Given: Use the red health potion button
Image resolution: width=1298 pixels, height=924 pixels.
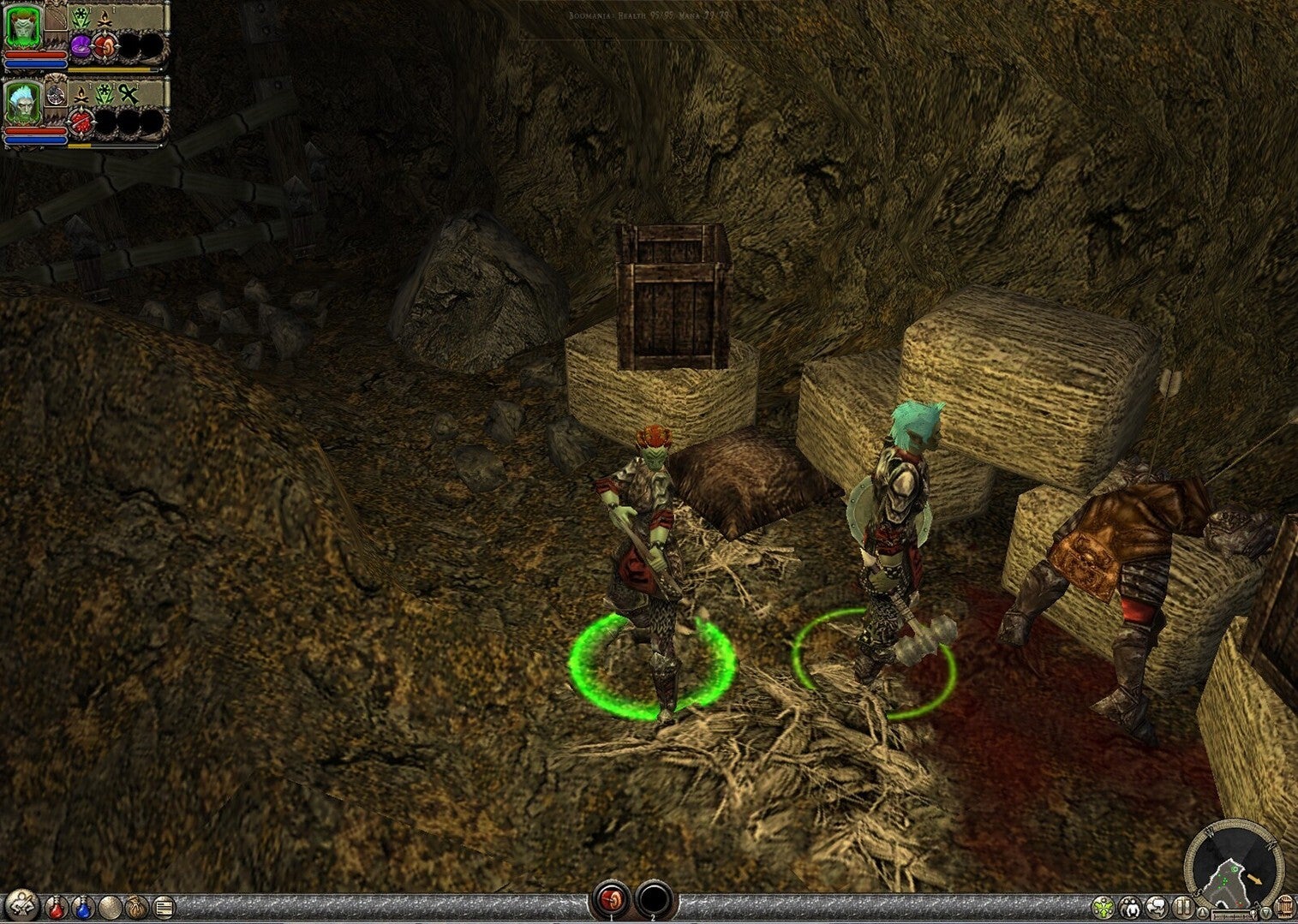Looking at the screenshot, I should click(x=56, y=906).
